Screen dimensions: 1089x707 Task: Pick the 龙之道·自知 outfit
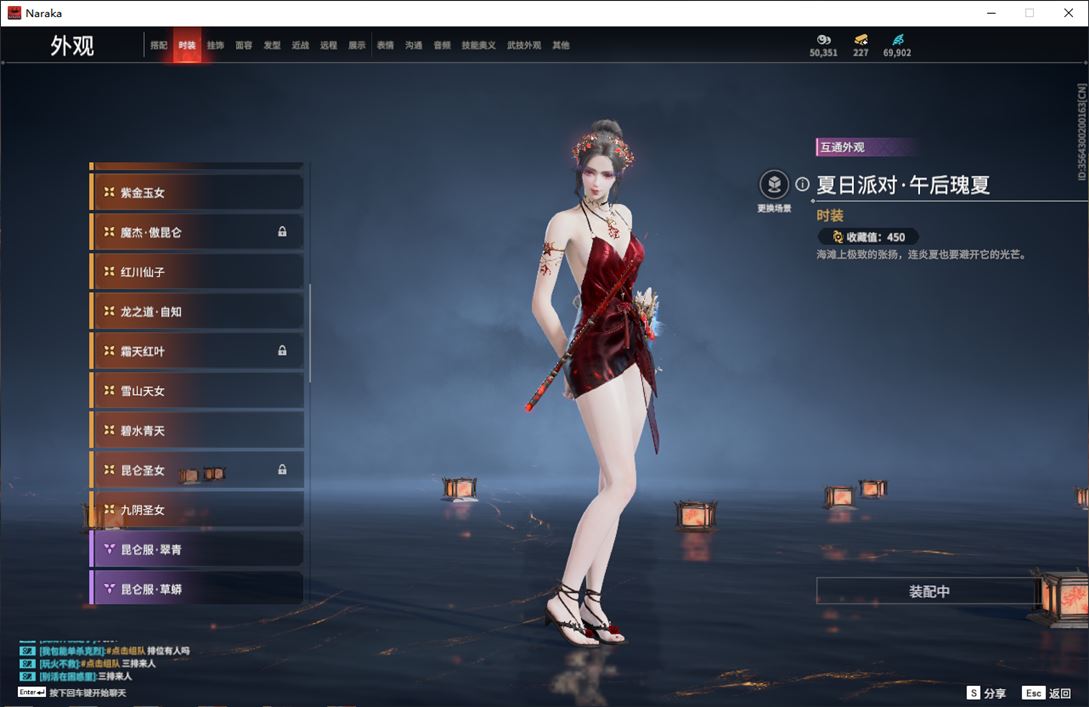click(x=197, y=312)
